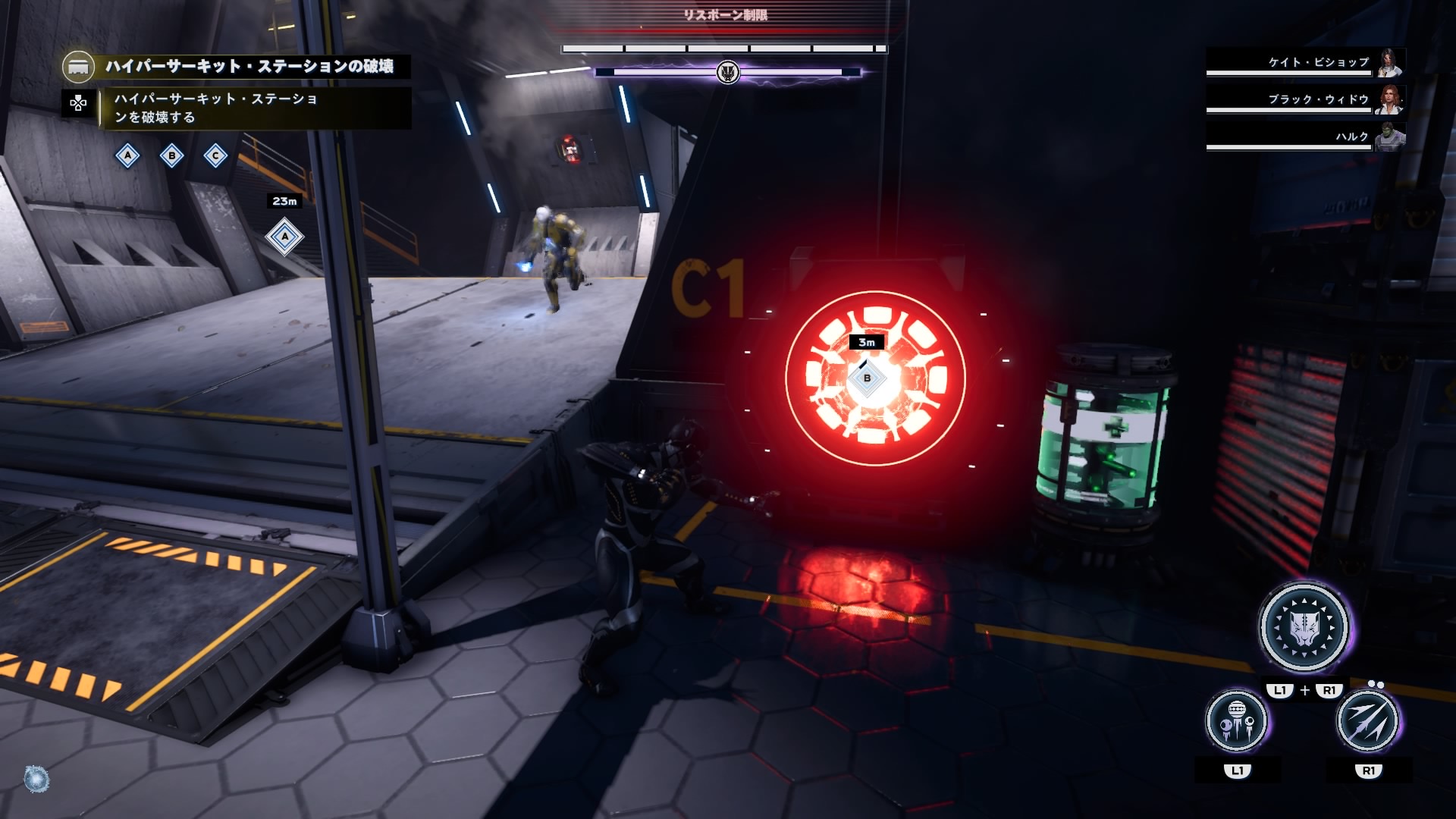Screen dimensions: 1456x819
Task: Activate the support heroic ability icon
Action: pos(1236,720)
